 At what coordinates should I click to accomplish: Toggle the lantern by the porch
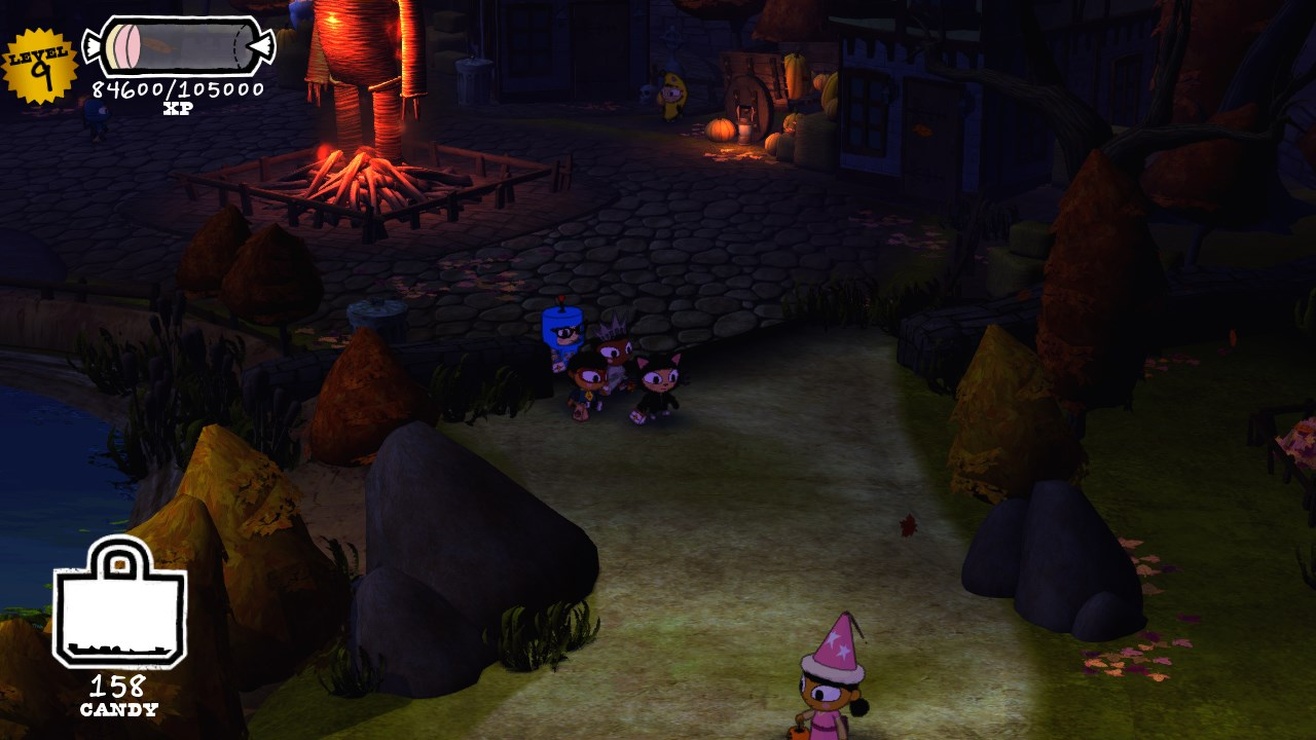[x=745, y=133]
